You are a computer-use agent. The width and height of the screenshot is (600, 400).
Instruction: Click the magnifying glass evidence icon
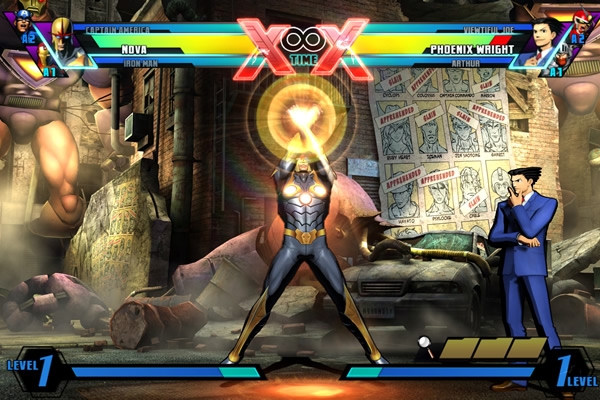pos(425,346)
